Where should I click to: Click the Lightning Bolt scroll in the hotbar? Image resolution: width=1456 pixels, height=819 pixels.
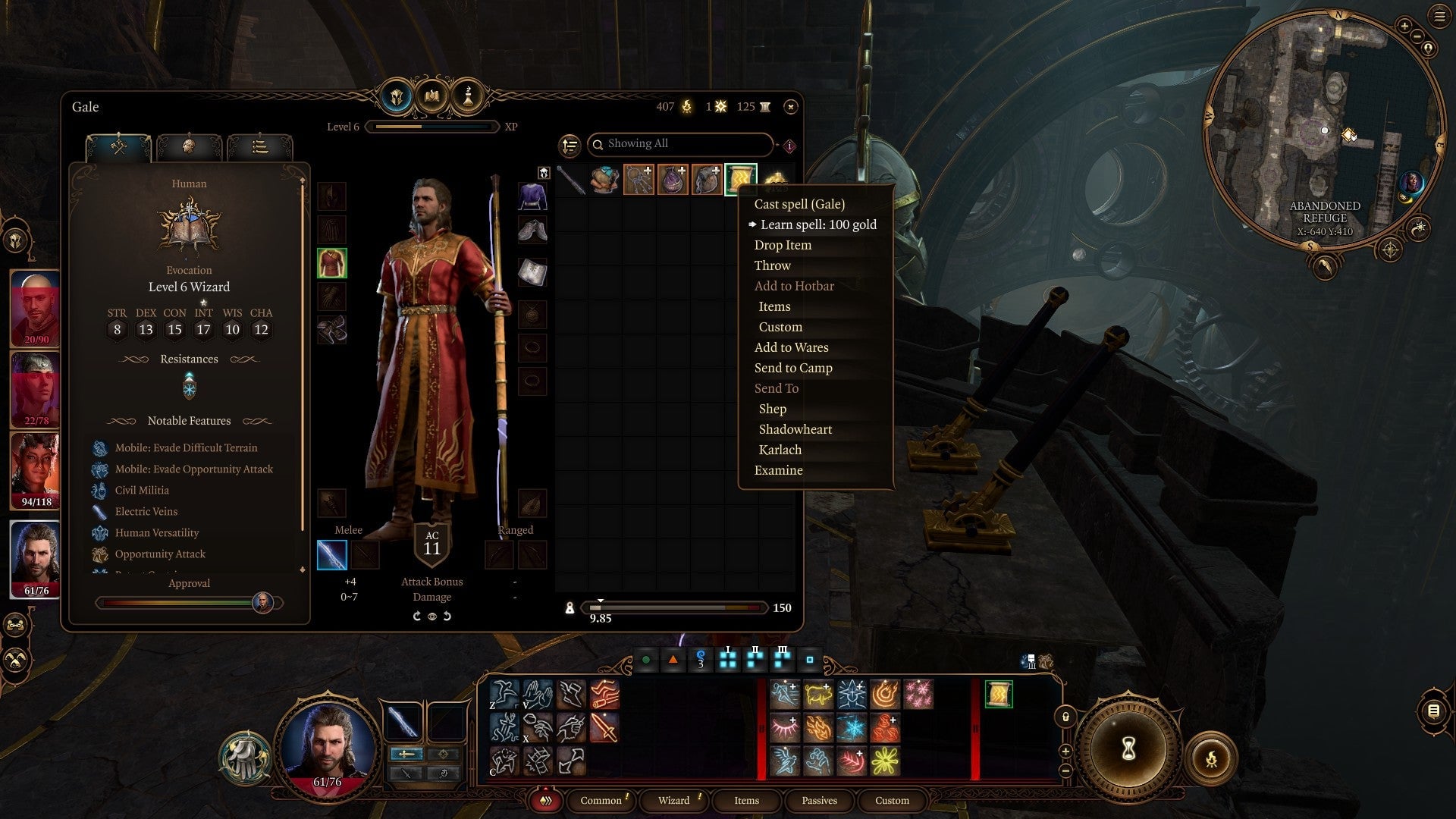pos(999,695)
